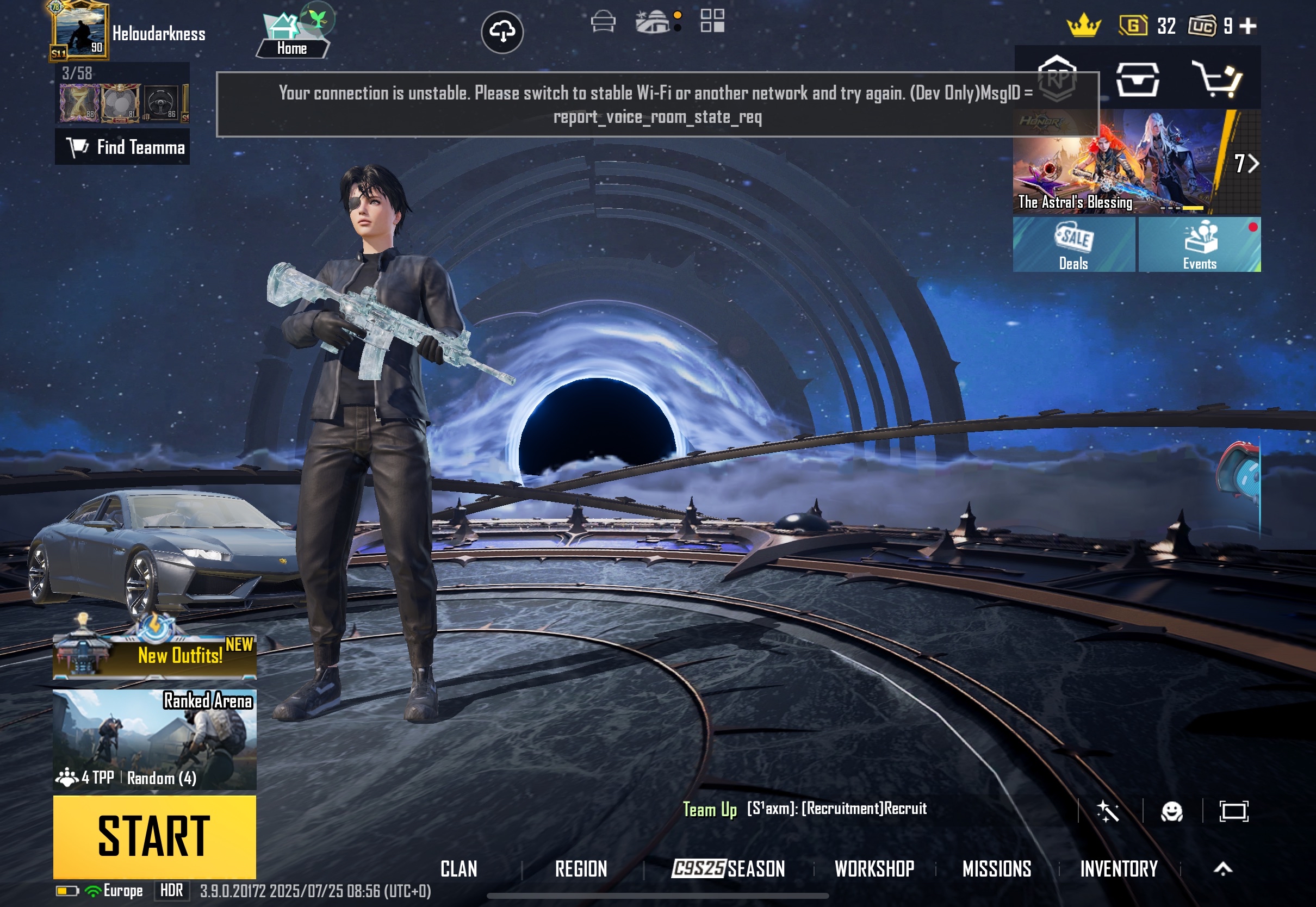Tap the yellow START button
The image size is (1316, 907).
point(154,836)
